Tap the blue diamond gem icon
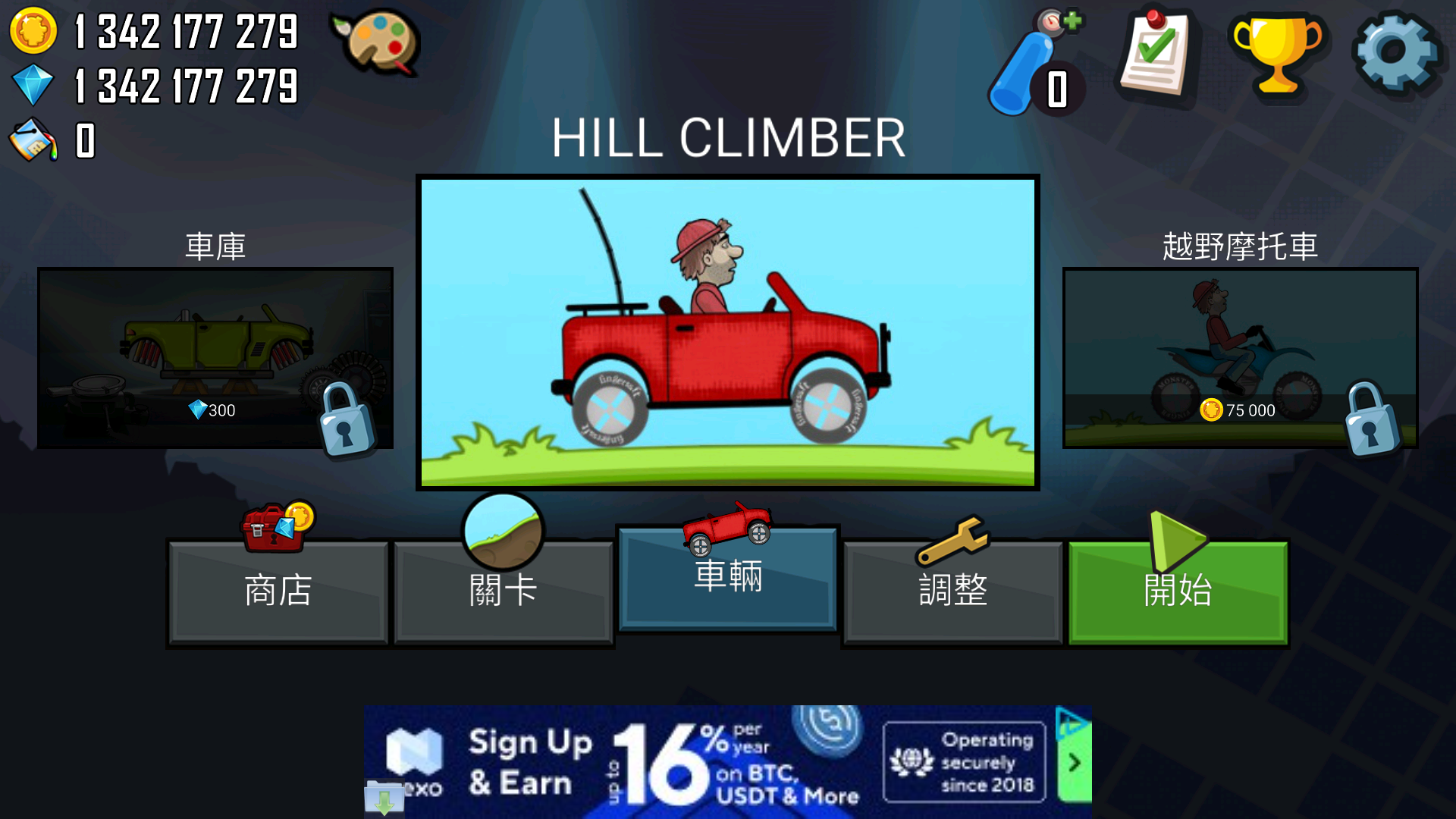Image resolution: width=1456 pixels, height=819 pixels. (33, 85)
